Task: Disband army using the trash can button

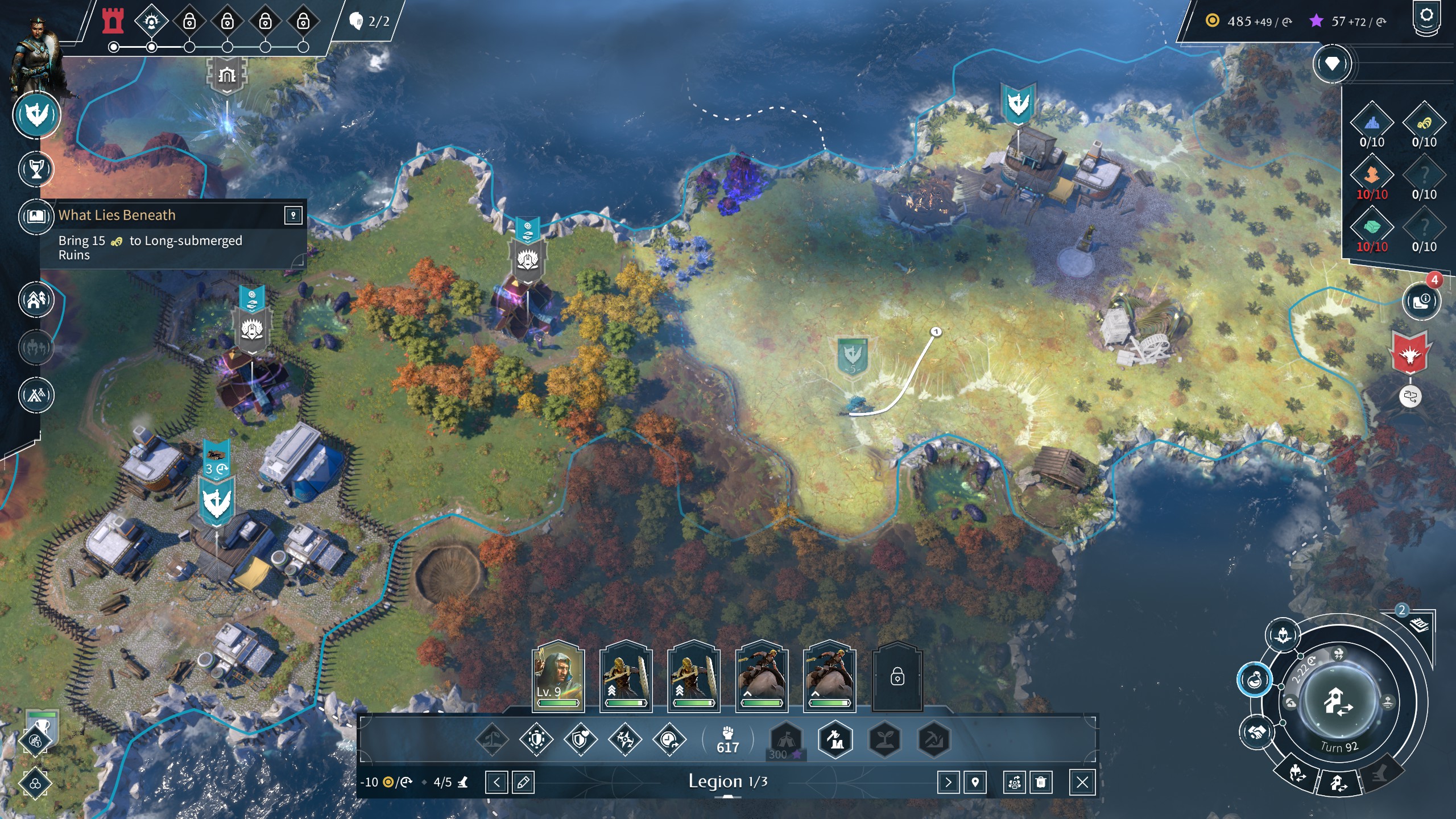Action: pyautogui.click(x=1041, y=783)
